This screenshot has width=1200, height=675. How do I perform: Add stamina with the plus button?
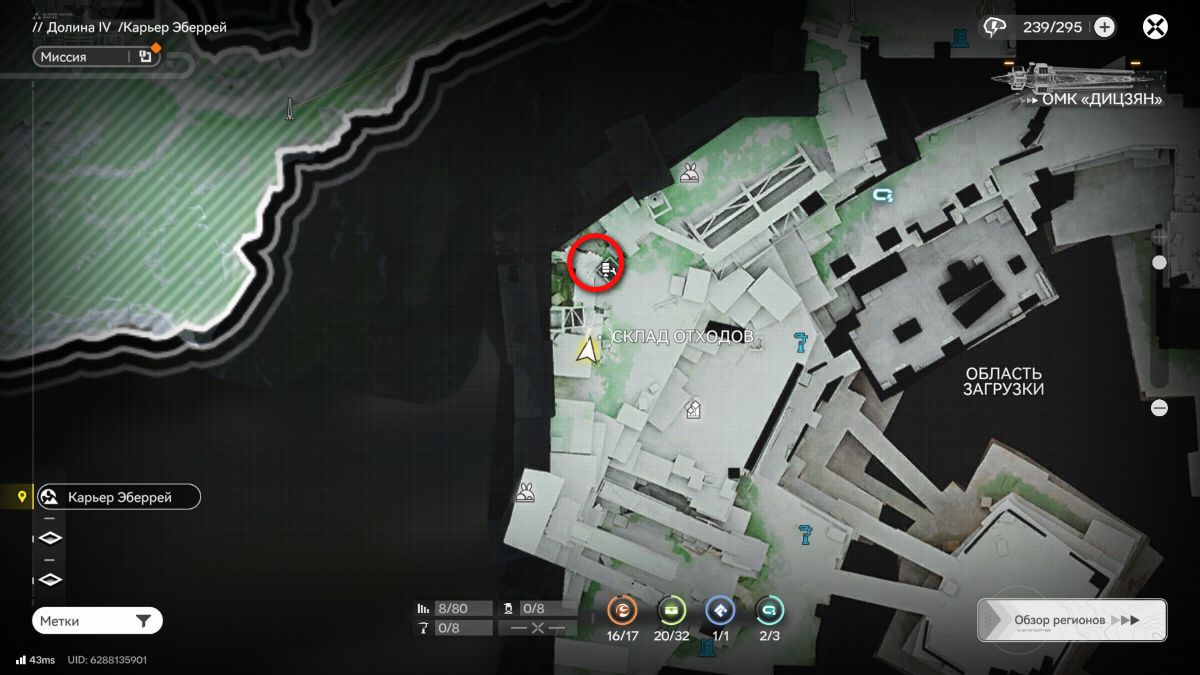(x=1104, y=27)
